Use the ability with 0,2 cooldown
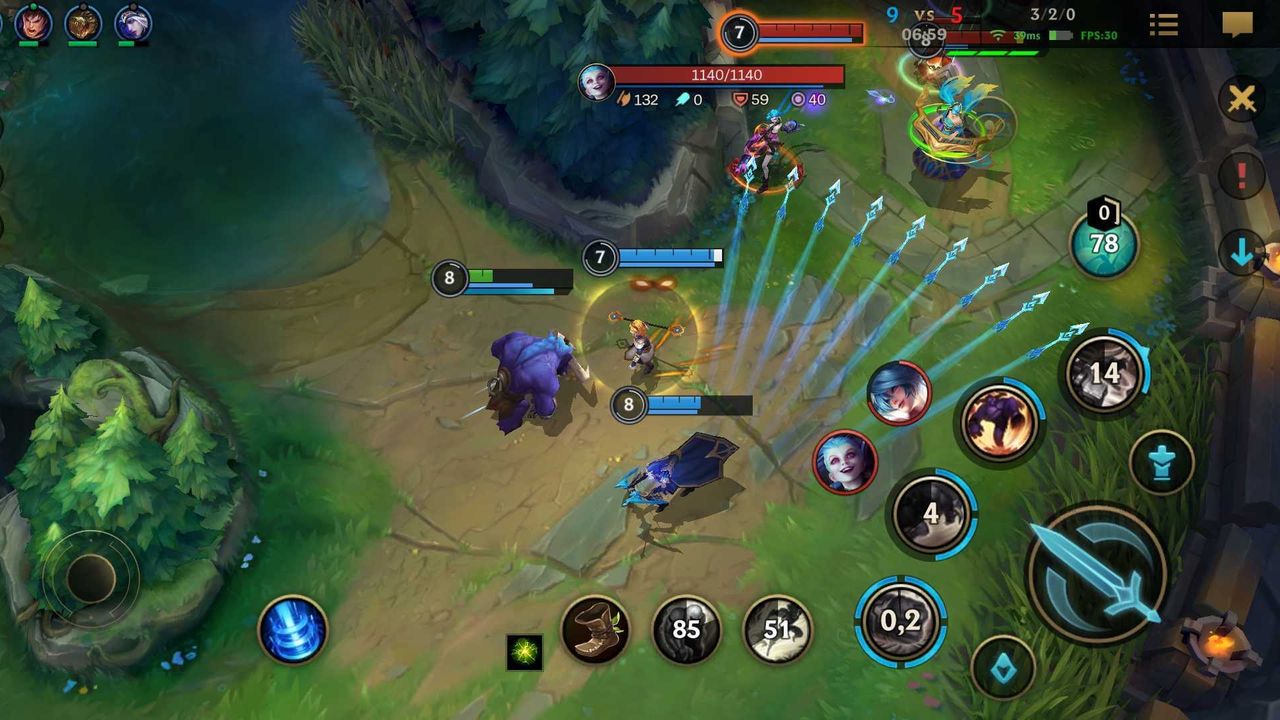 900,620
